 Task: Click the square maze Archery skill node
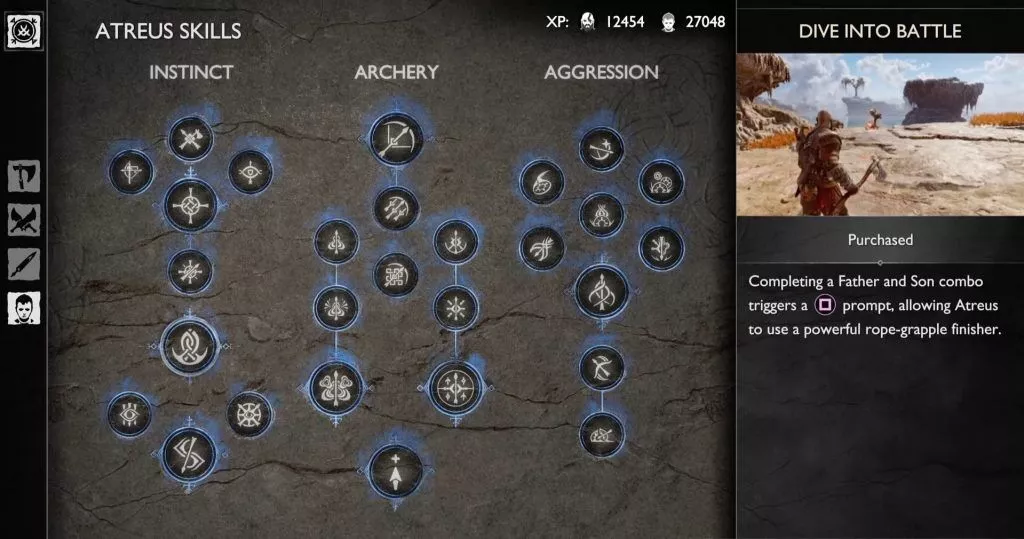396,274
